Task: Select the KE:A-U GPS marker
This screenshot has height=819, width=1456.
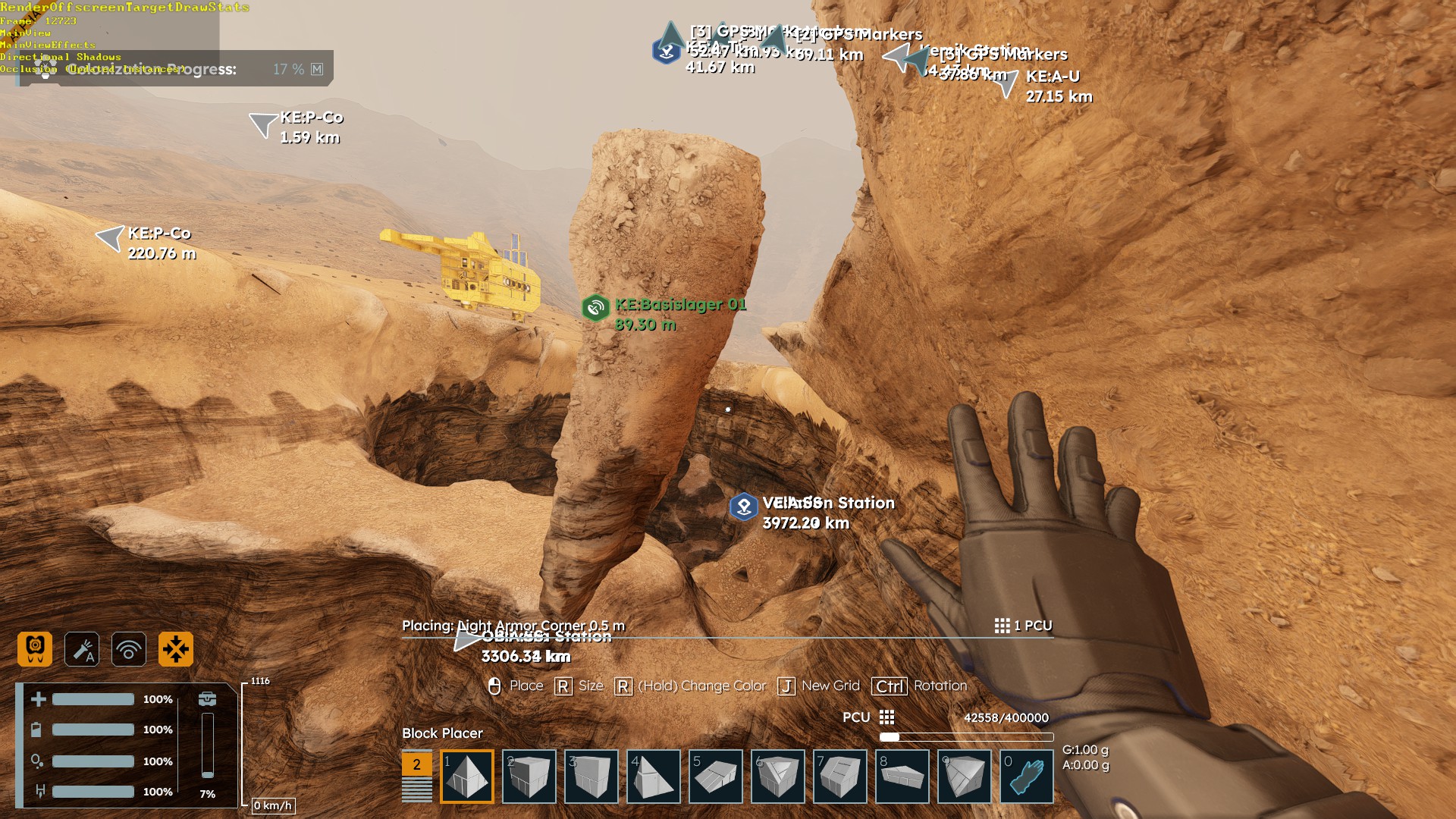Action: (x=1006, y=84)
